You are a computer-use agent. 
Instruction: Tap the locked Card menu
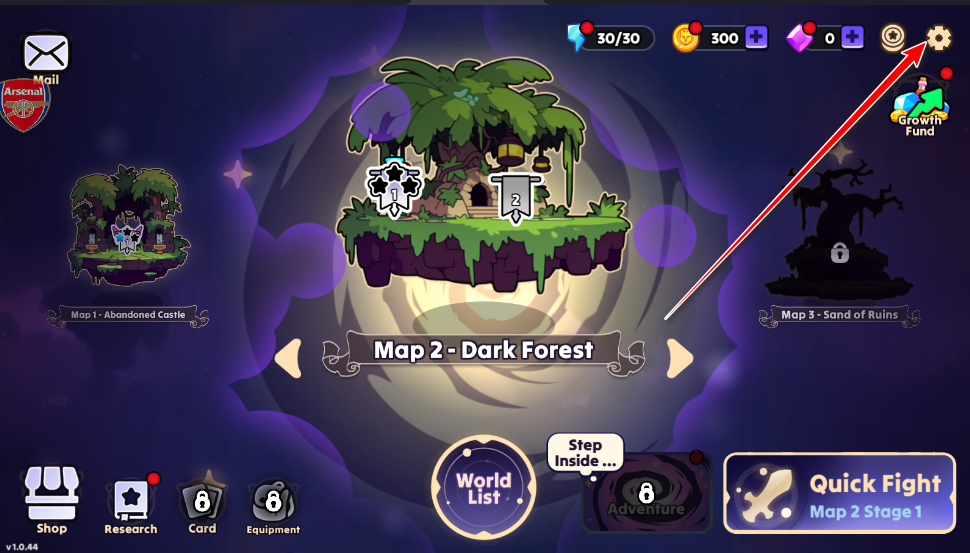(201, 505)
